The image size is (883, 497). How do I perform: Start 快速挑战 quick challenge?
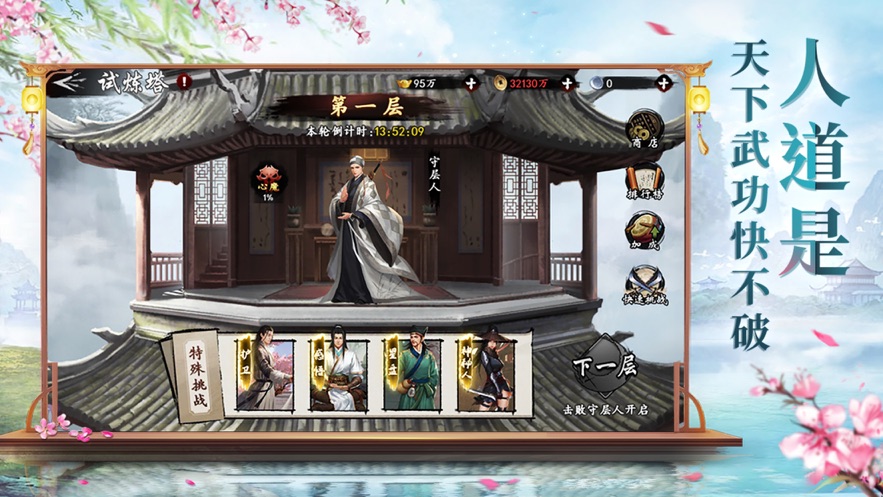tap(643, 284)
